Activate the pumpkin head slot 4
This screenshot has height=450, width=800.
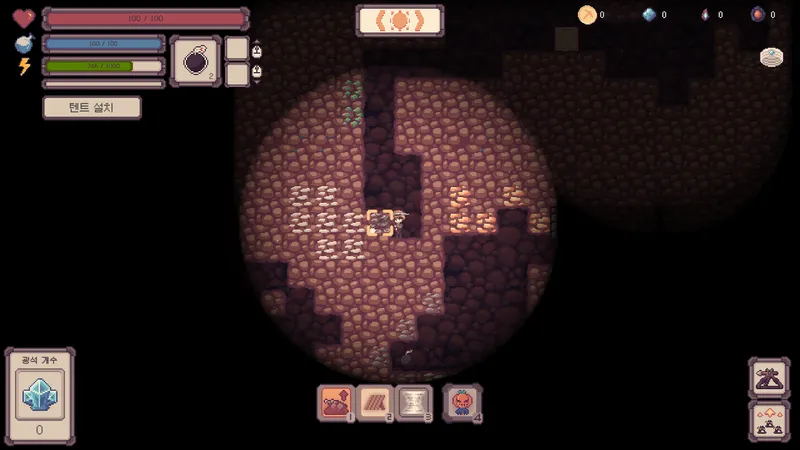point(462,402)
